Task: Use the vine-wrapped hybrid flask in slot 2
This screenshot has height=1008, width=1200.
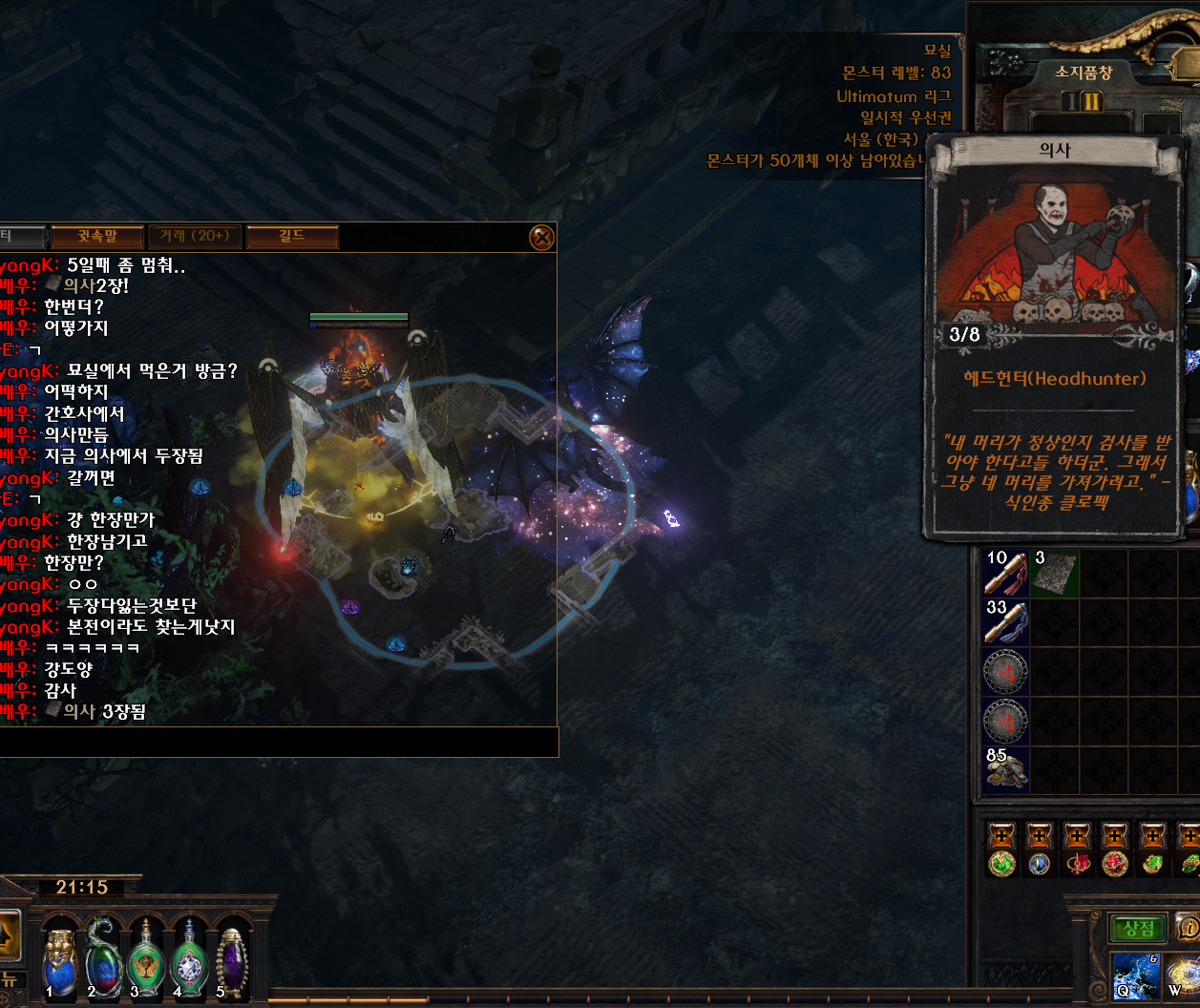Action: pos(103,961)
